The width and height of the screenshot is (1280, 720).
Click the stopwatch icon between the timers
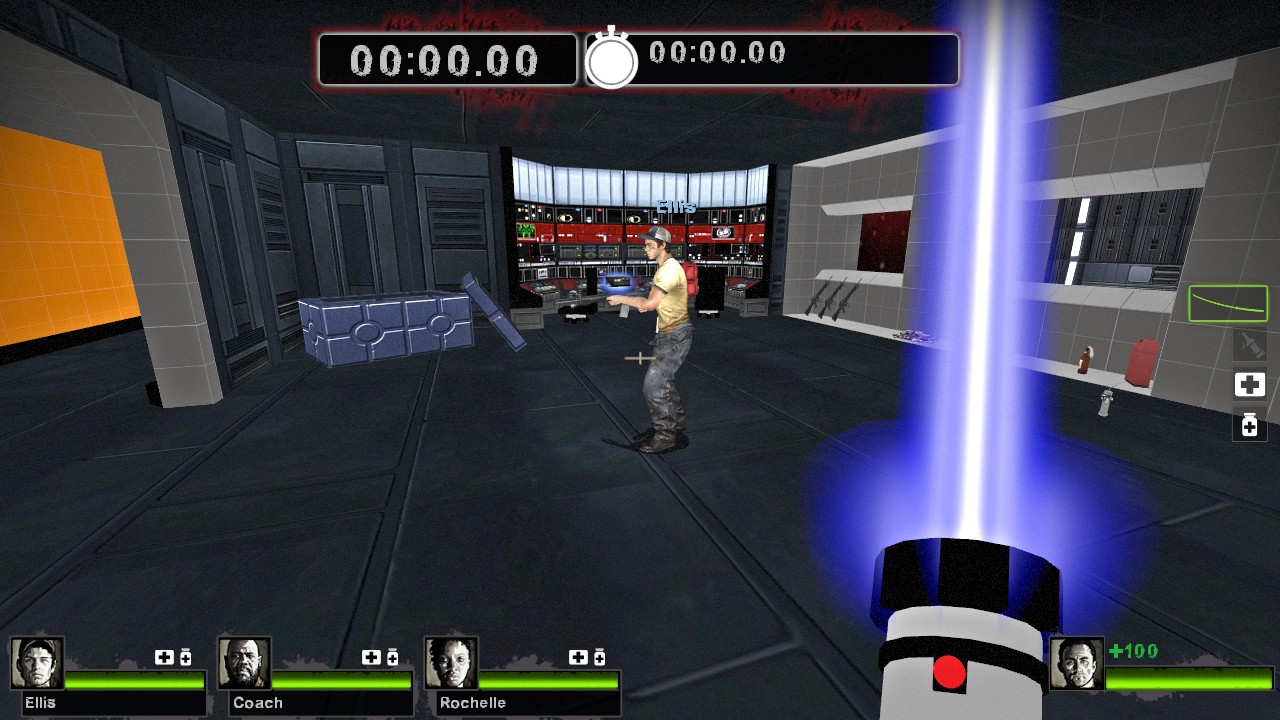(x=611, y=61)
